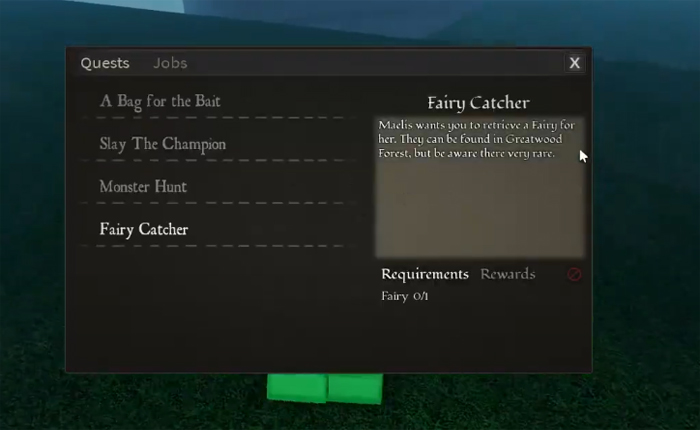Close the quest window with X
The width and height of the screenshot is (700, 430).
575,63
